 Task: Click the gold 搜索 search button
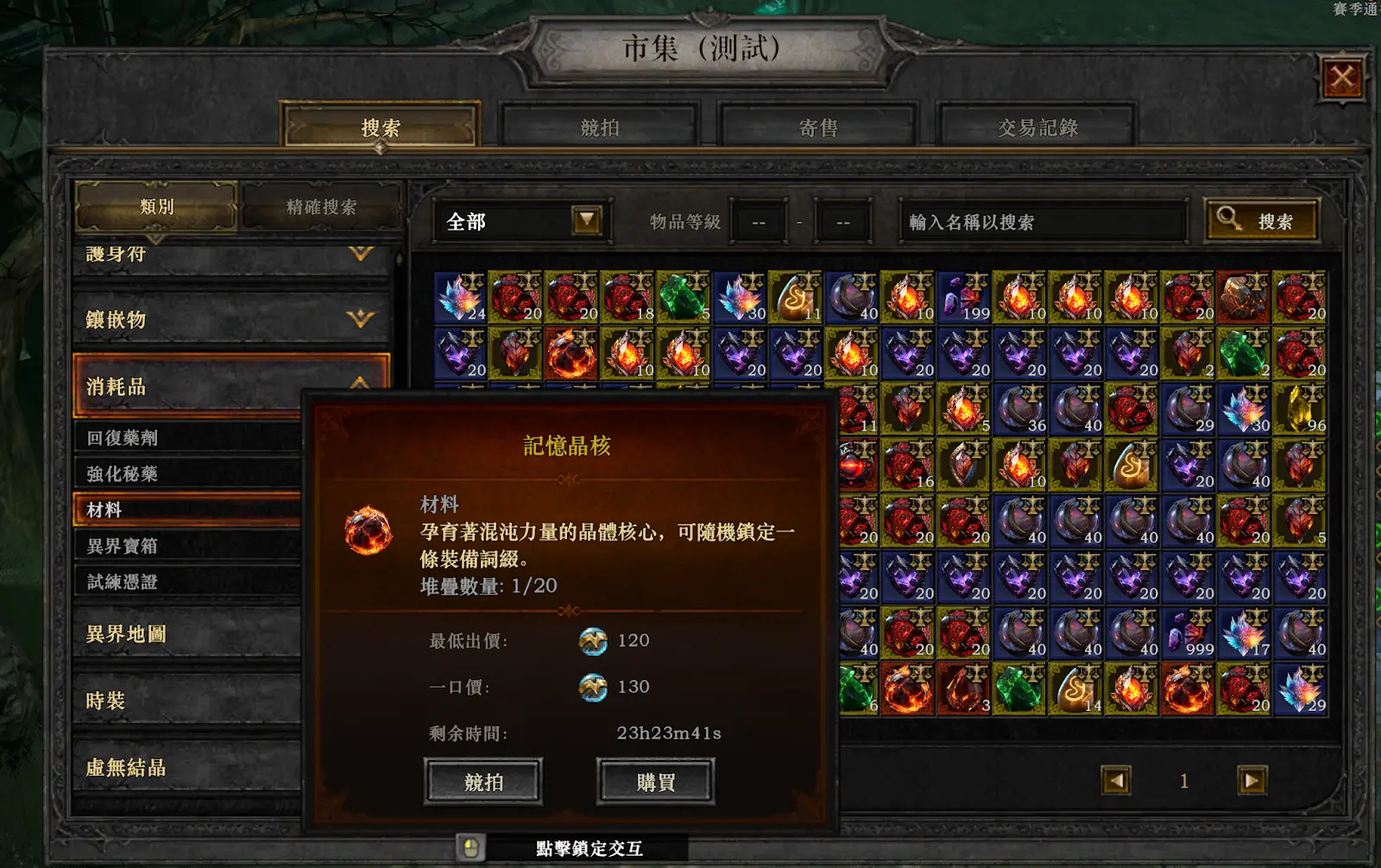pyautogui.click(x=1261, y=221)
